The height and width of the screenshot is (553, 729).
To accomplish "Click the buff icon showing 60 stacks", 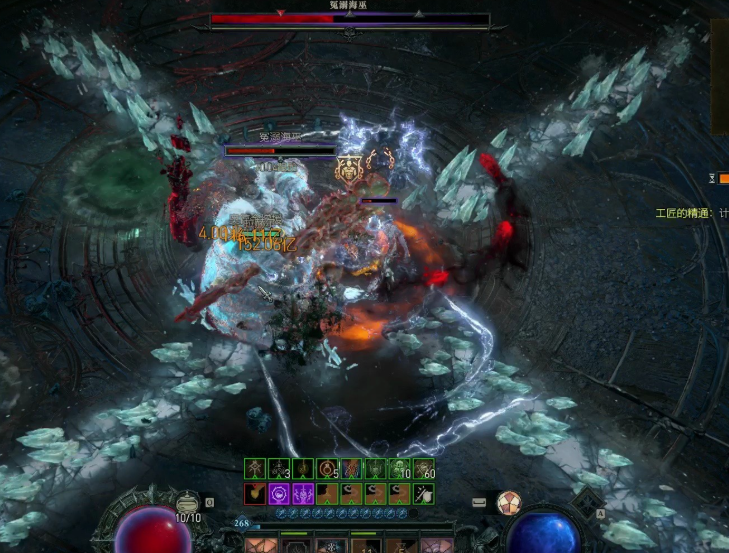I will 425,468.
